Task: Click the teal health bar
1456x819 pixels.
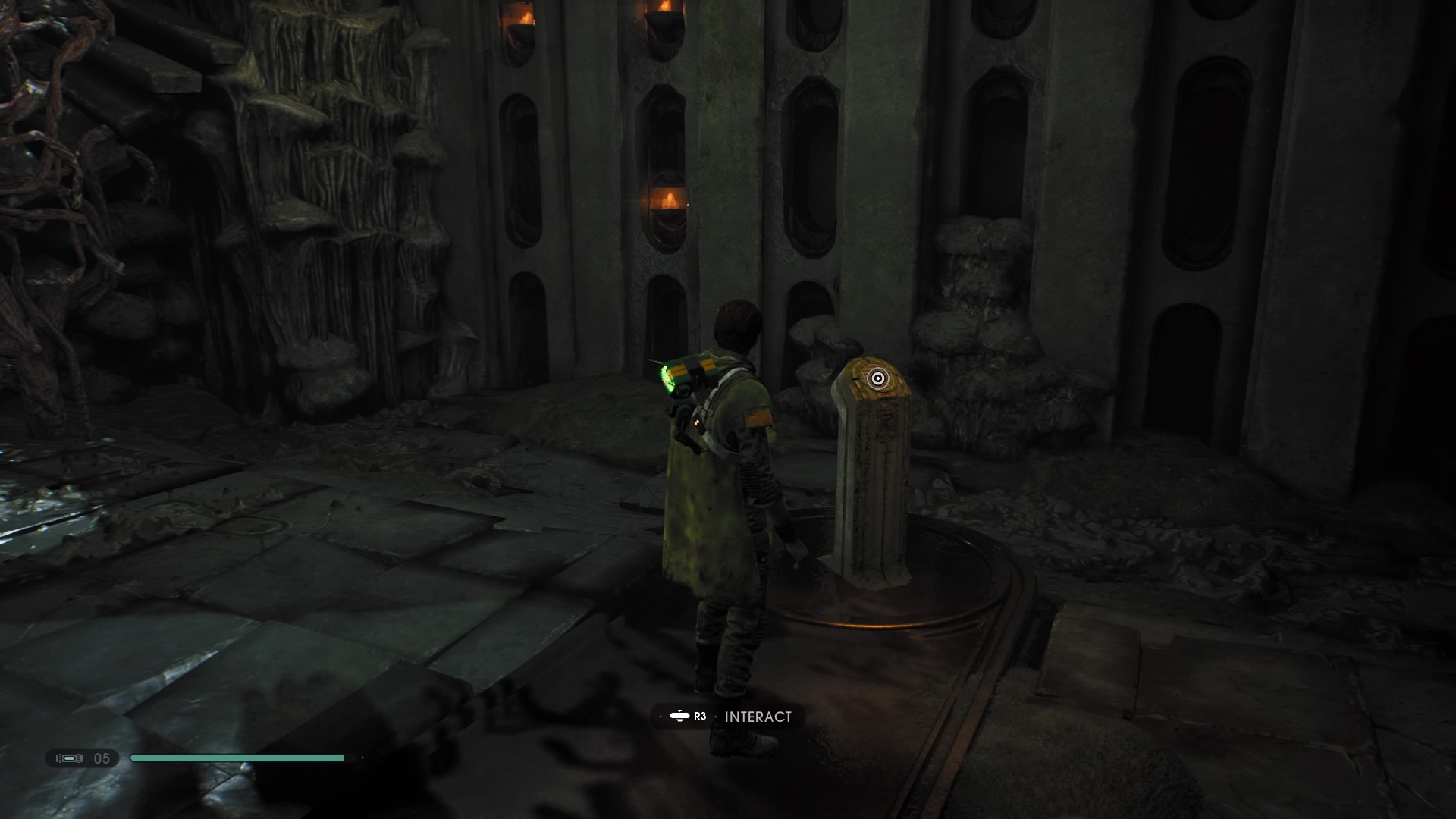Action: (235, 757)
